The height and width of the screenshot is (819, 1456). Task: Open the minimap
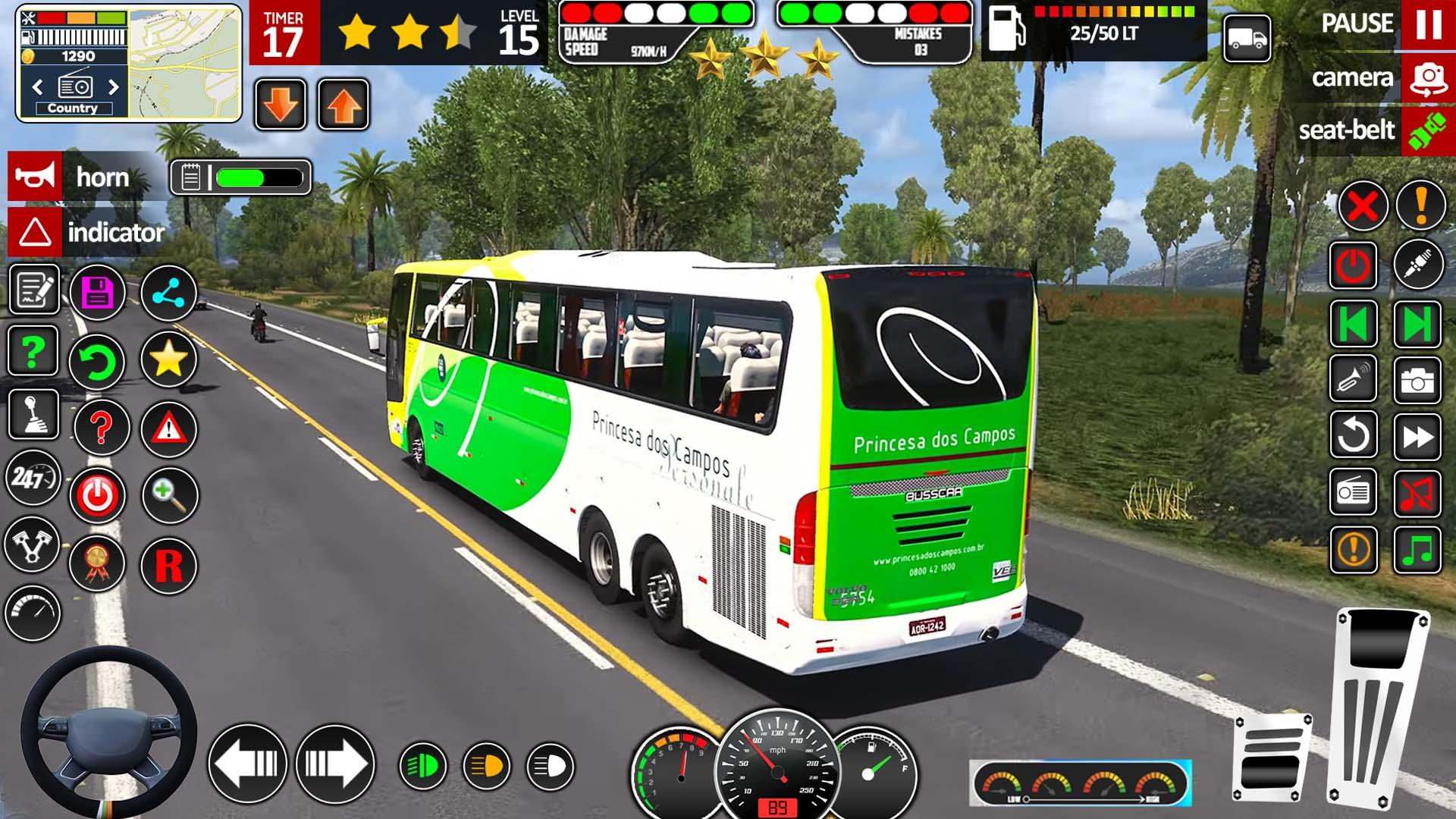pos(184,64)
